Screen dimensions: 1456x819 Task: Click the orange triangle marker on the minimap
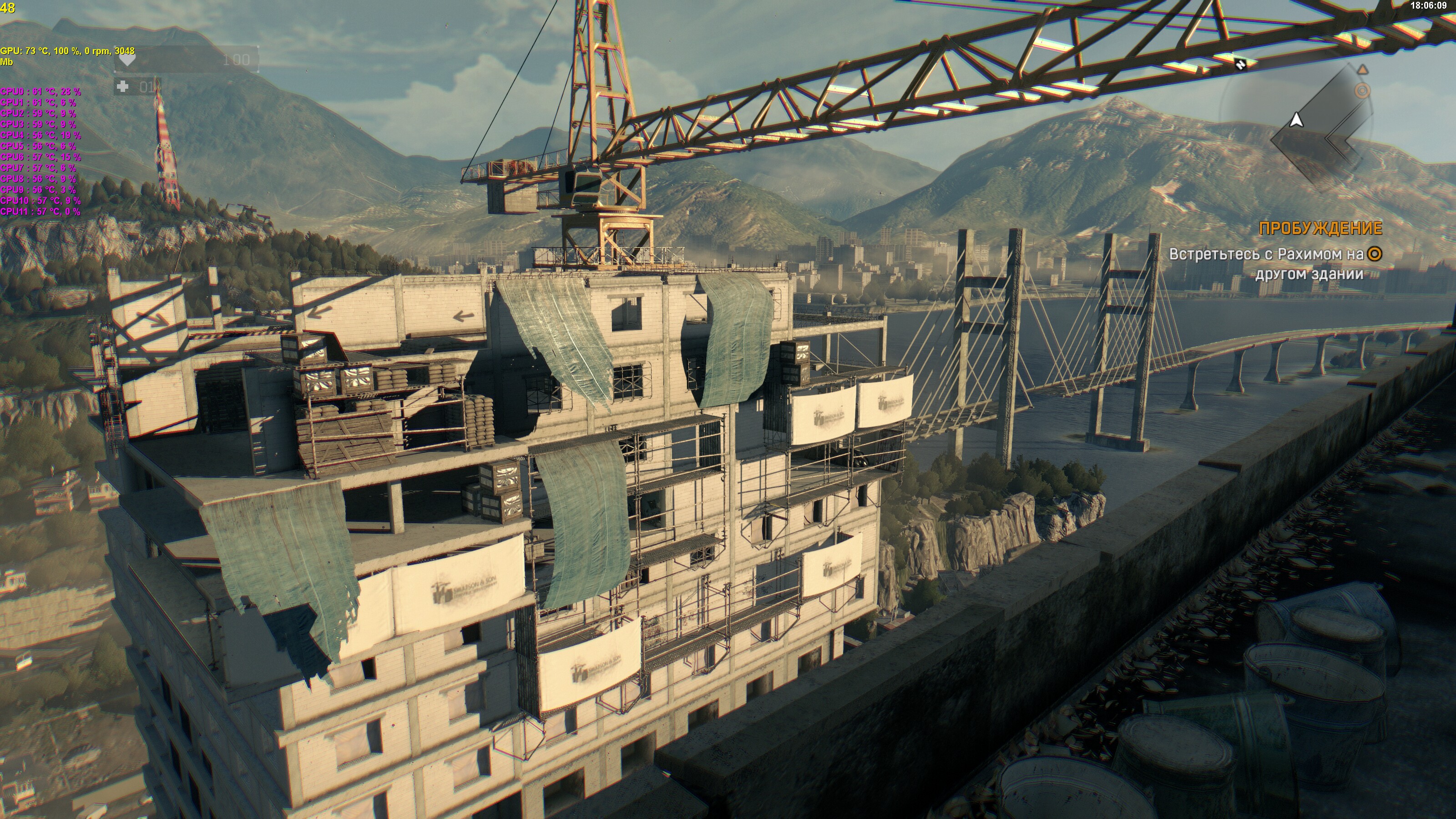[x=1363, y=70]
